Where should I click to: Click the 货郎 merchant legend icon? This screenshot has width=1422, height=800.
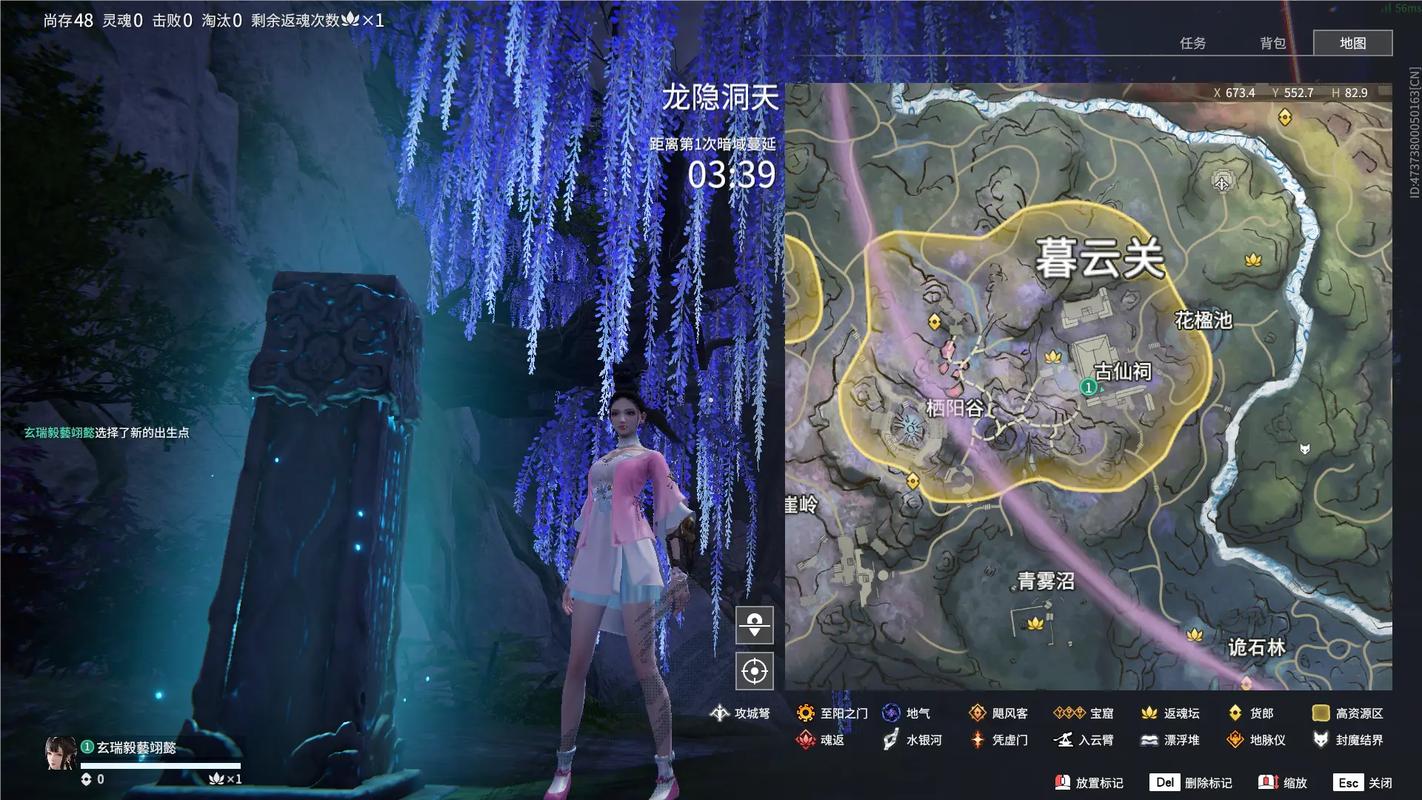(1234, 713)
